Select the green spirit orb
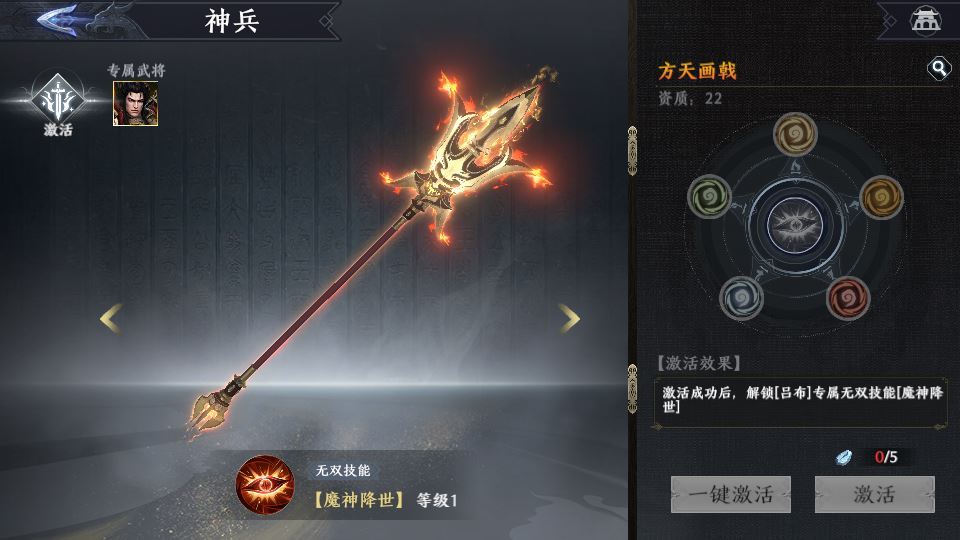The height and width of the screenshot is (540, 960). (710, 196)
